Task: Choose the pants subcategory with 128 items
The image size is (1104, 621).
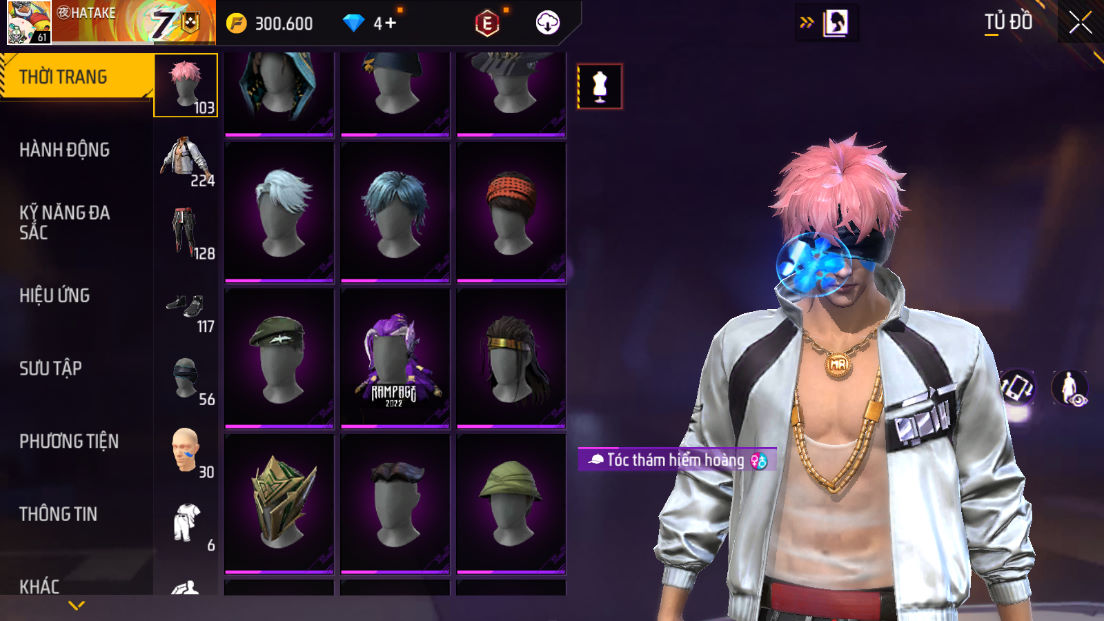Action: 187,233
